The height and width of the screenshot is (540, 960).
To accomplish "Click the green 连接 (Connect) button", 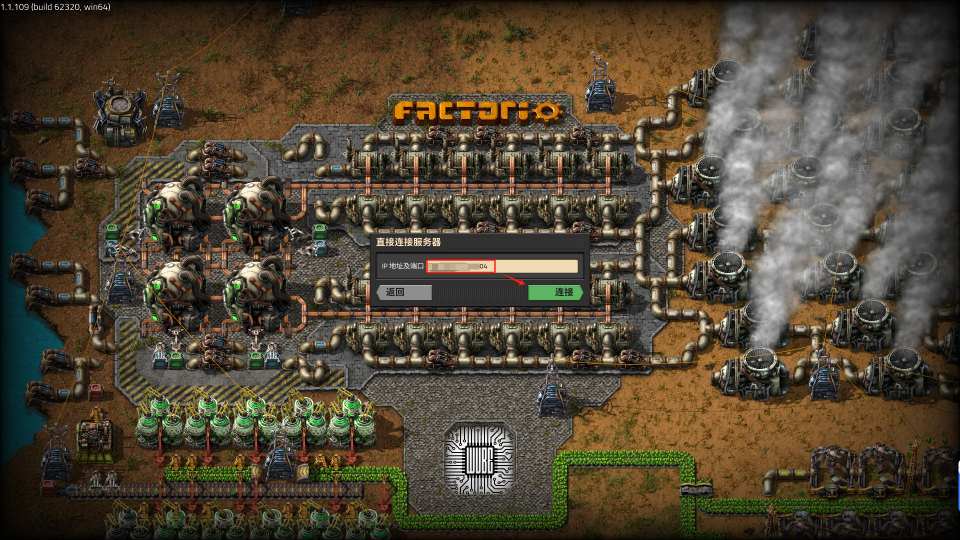I will tap(555, 292).
